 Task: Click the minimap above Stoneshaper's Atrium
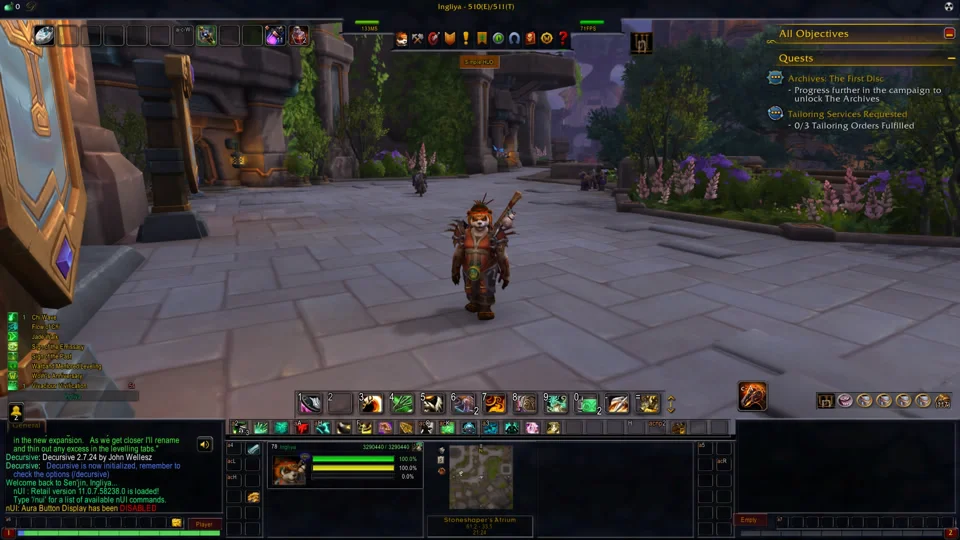(x=480, y=477)
